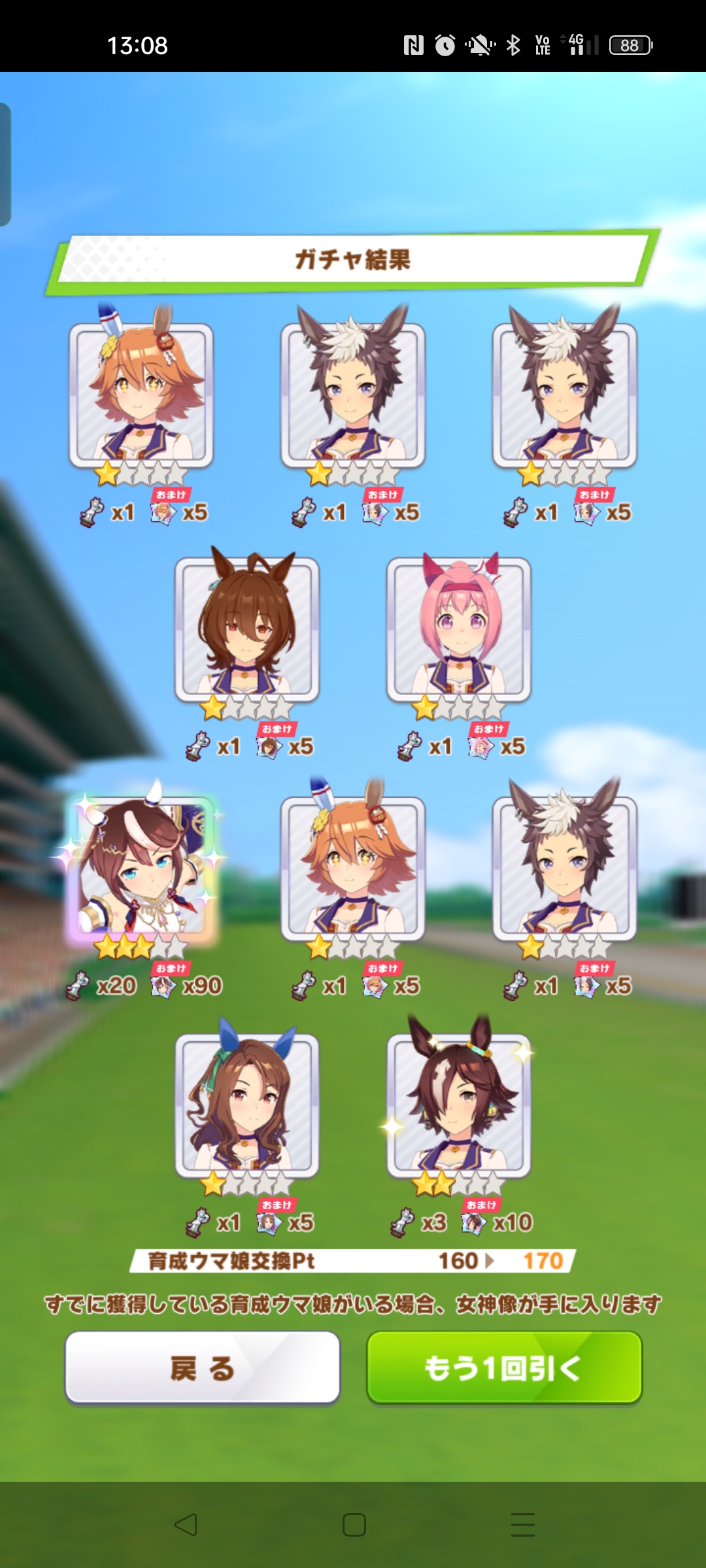Viewport: 706px width, 1568px height.
Task: Tap the Android back triangle button
Action: [186, 1525]
